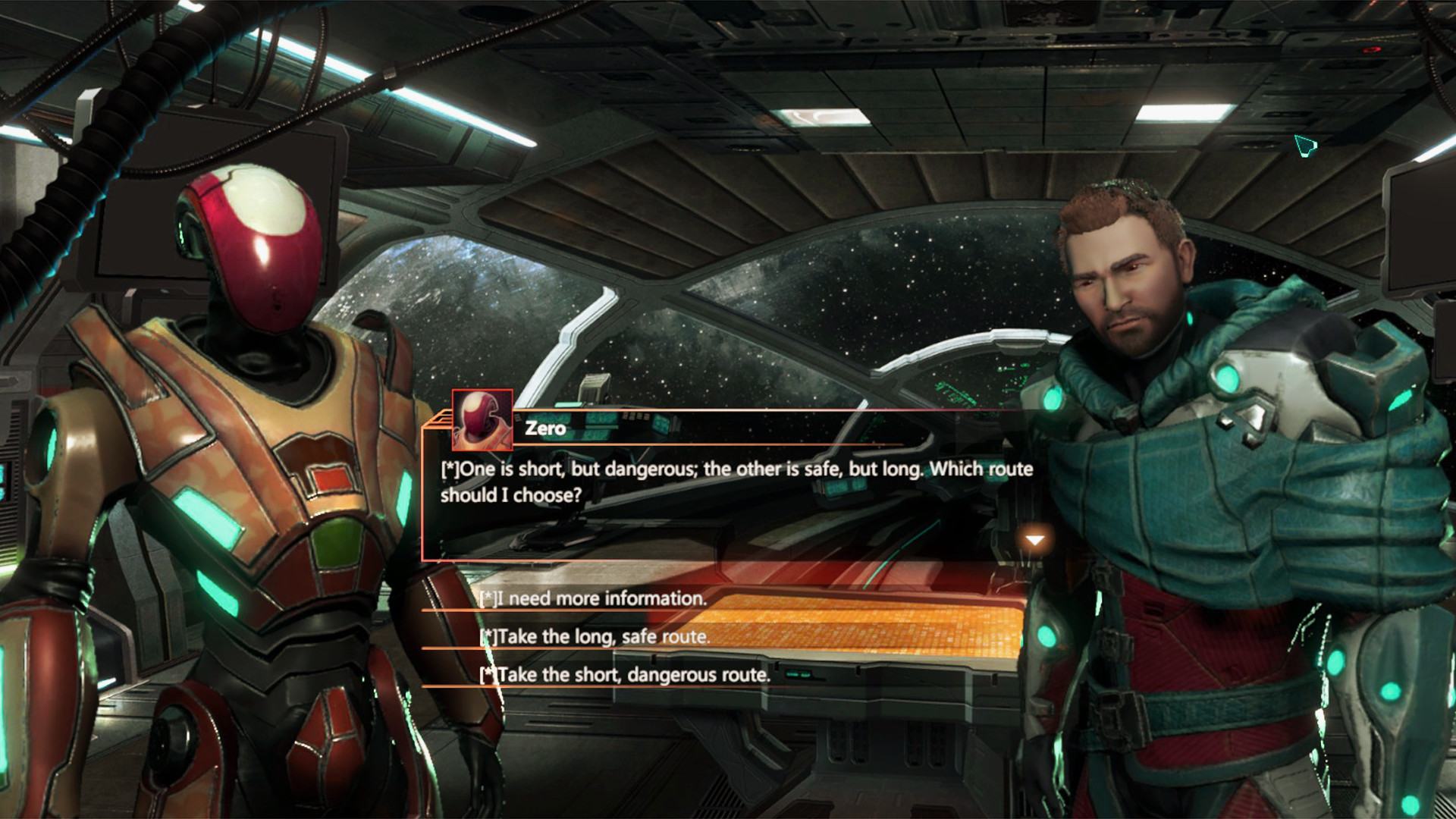This screenshot has height=819, width=1456.
Task: Pick "Take the short, dangerous route" reply
Action: click(626, 675)
